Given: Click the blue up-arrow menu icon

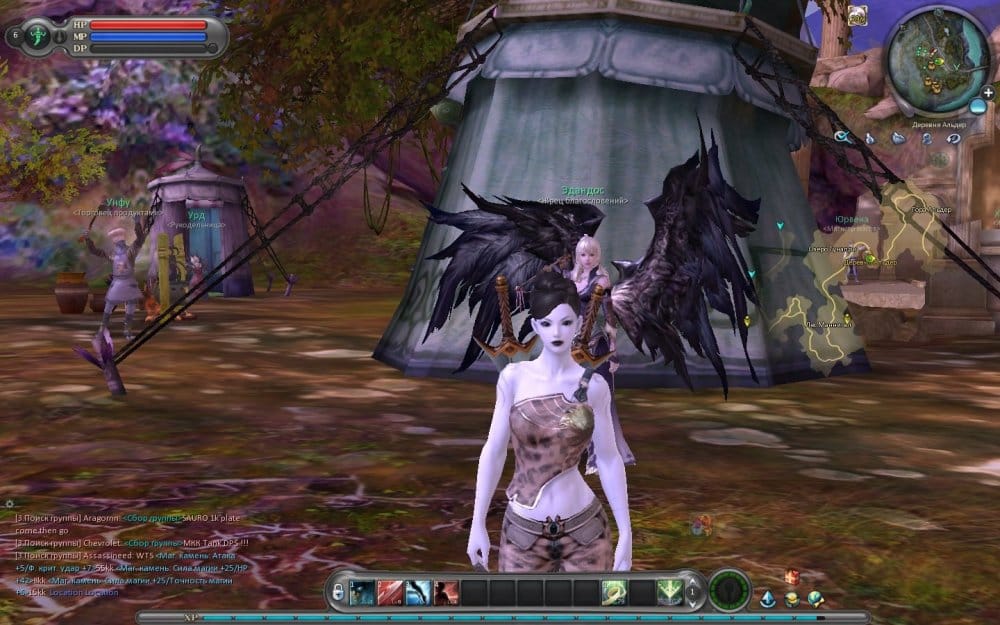Looking at the screenshot, I should [768, 599].
